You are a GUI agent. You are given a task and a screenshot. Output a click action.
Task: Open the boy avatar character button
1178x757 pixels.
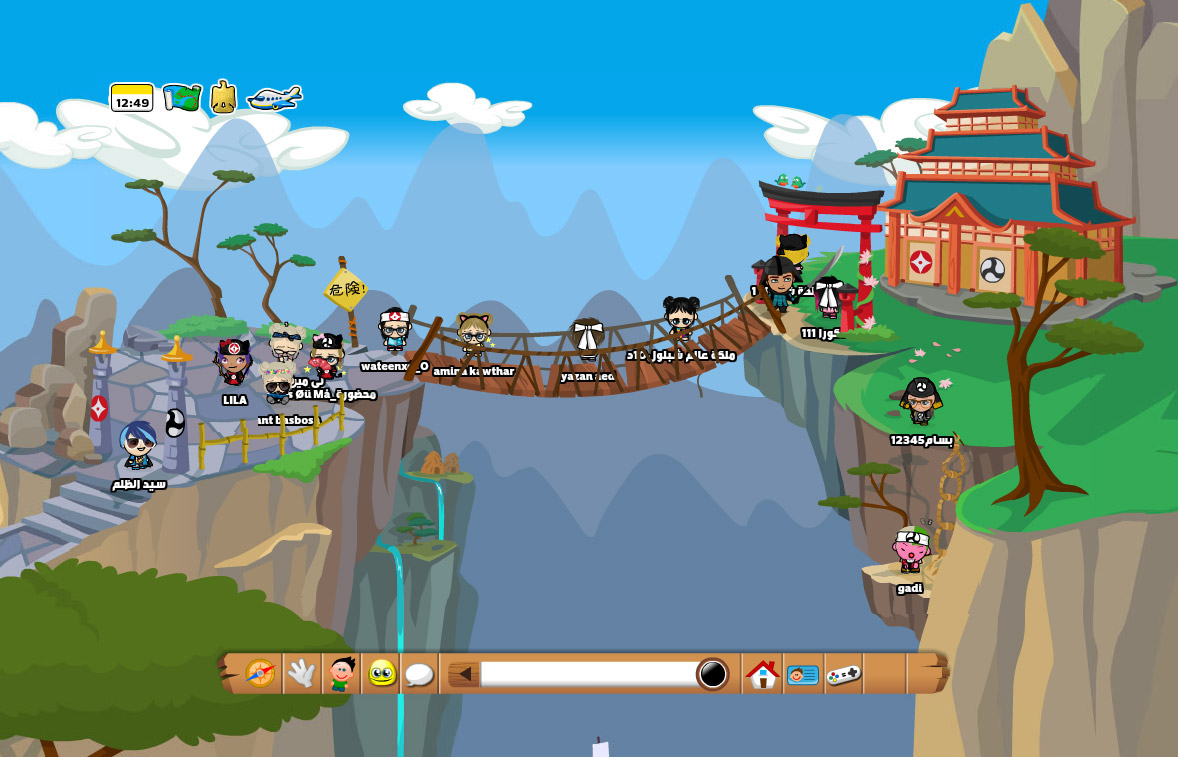342,674
